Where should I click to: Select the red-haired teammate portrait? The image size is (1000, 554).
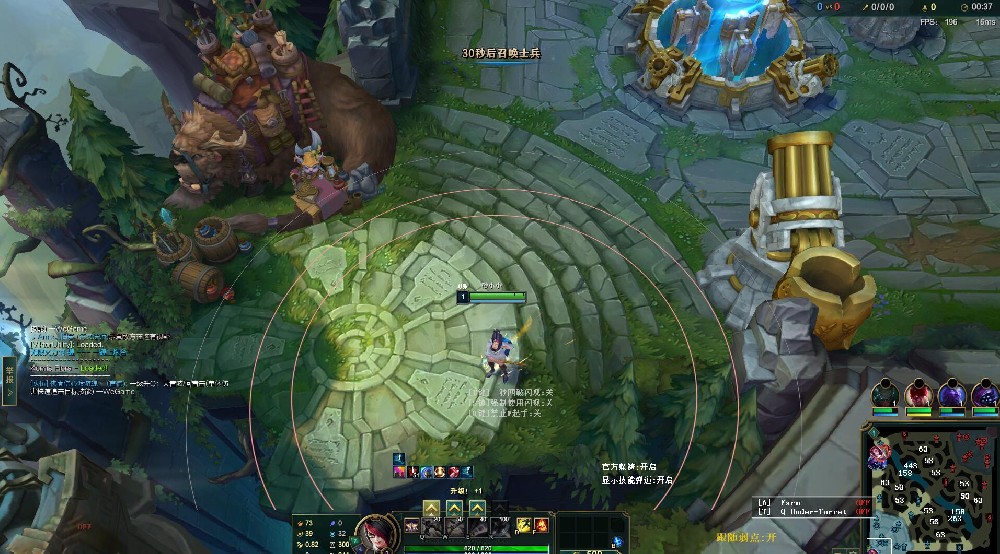(914, 394)
